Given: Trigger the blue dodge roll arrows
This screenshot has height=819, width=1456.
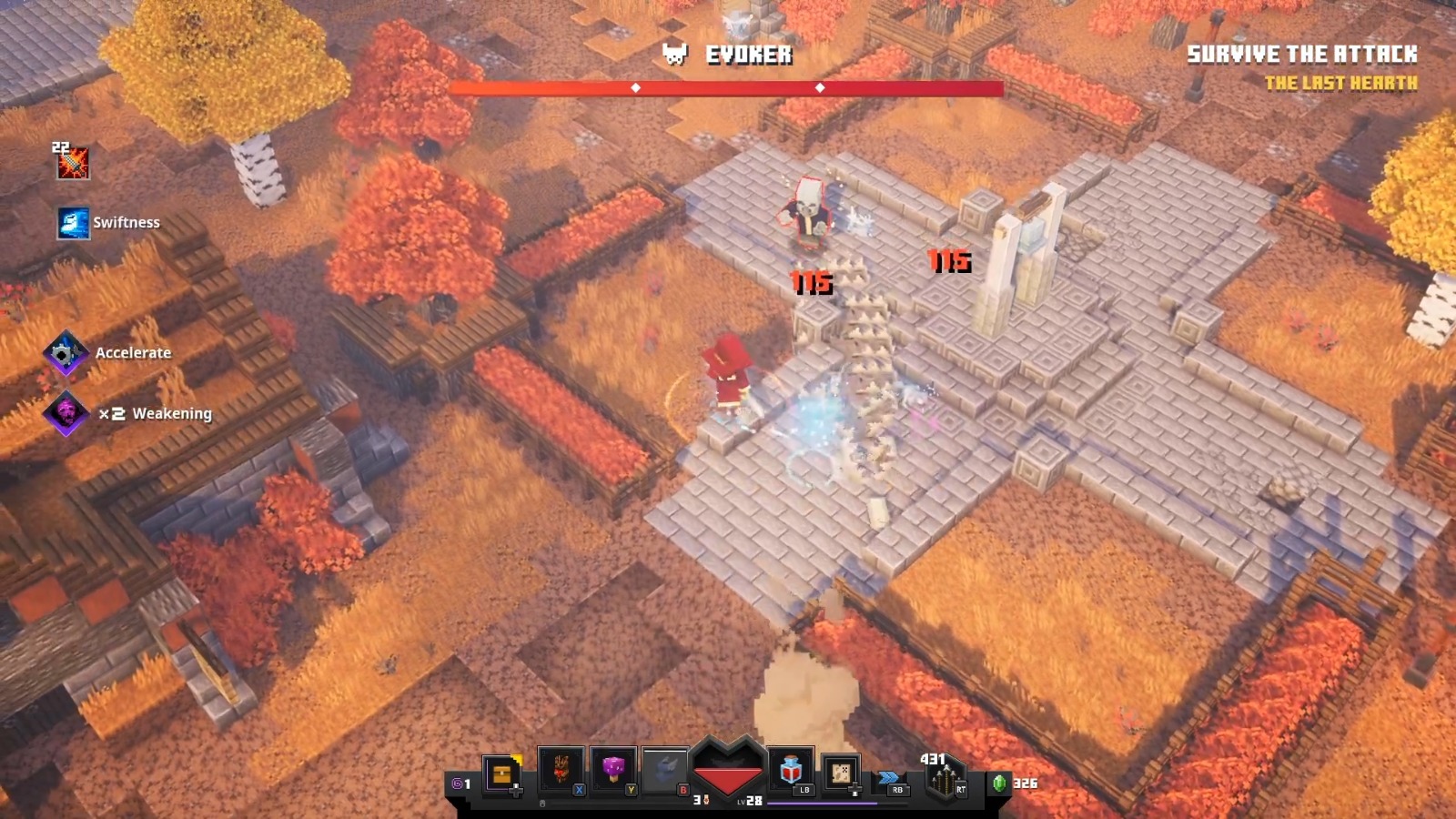Looking at the screenshot, I should pos(889,778).
